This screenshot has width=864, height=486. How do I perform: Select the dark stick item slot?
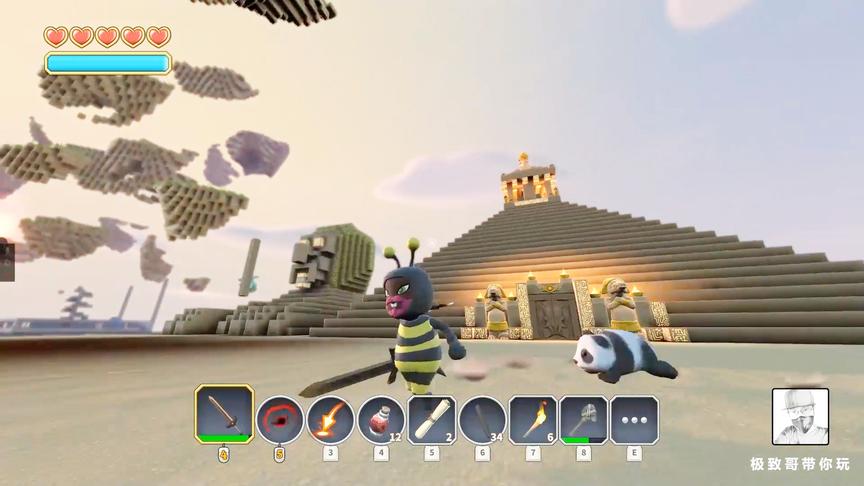click(482, 420)
